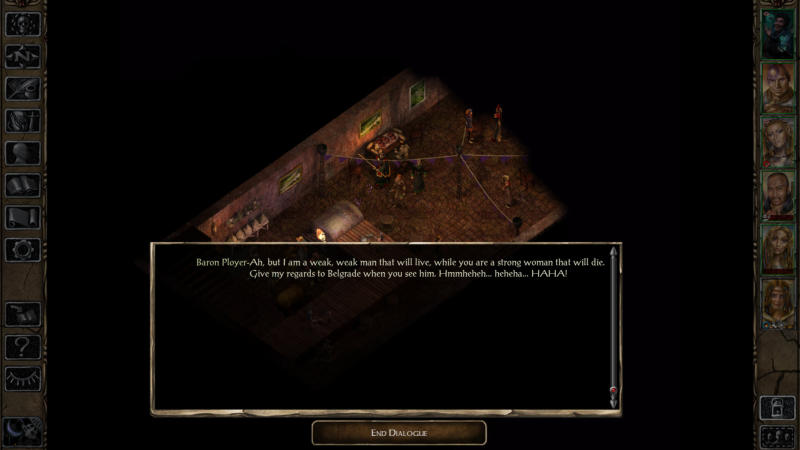Open the mage spellbook icon

click(22, 186)
